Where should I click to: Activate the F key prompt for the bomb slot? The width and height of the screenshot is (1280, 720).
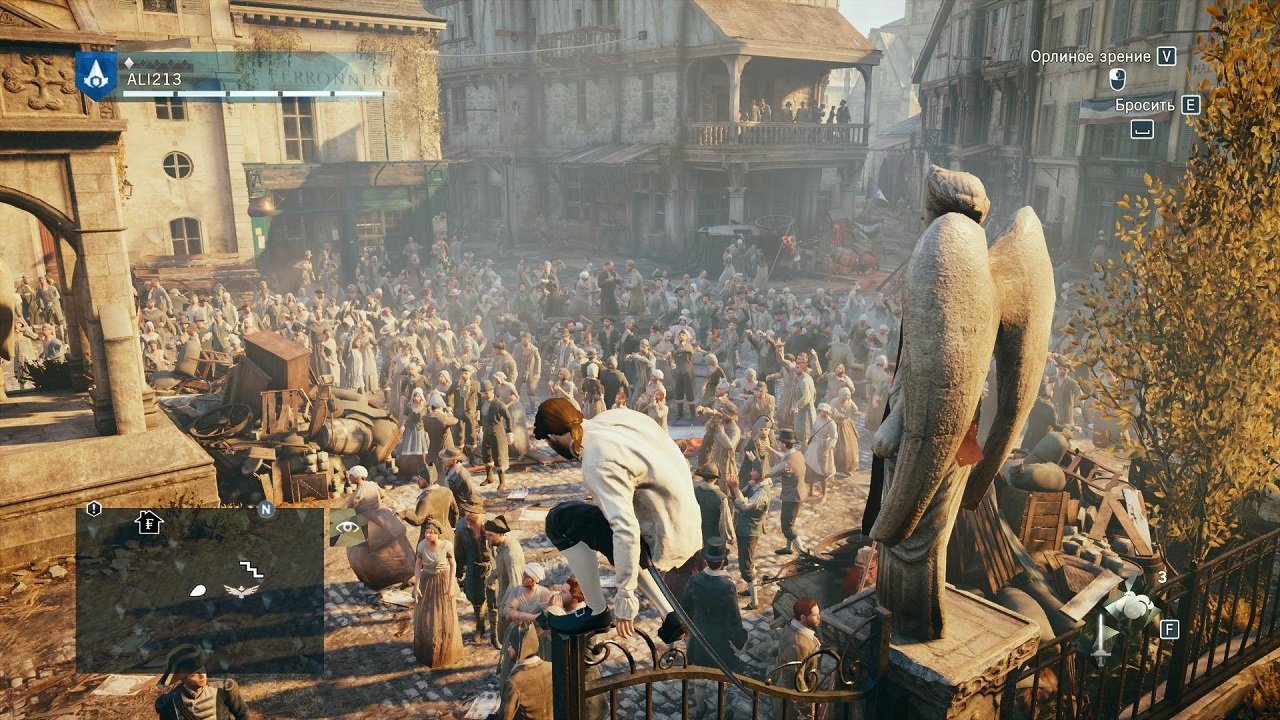tap(1169, 629)
